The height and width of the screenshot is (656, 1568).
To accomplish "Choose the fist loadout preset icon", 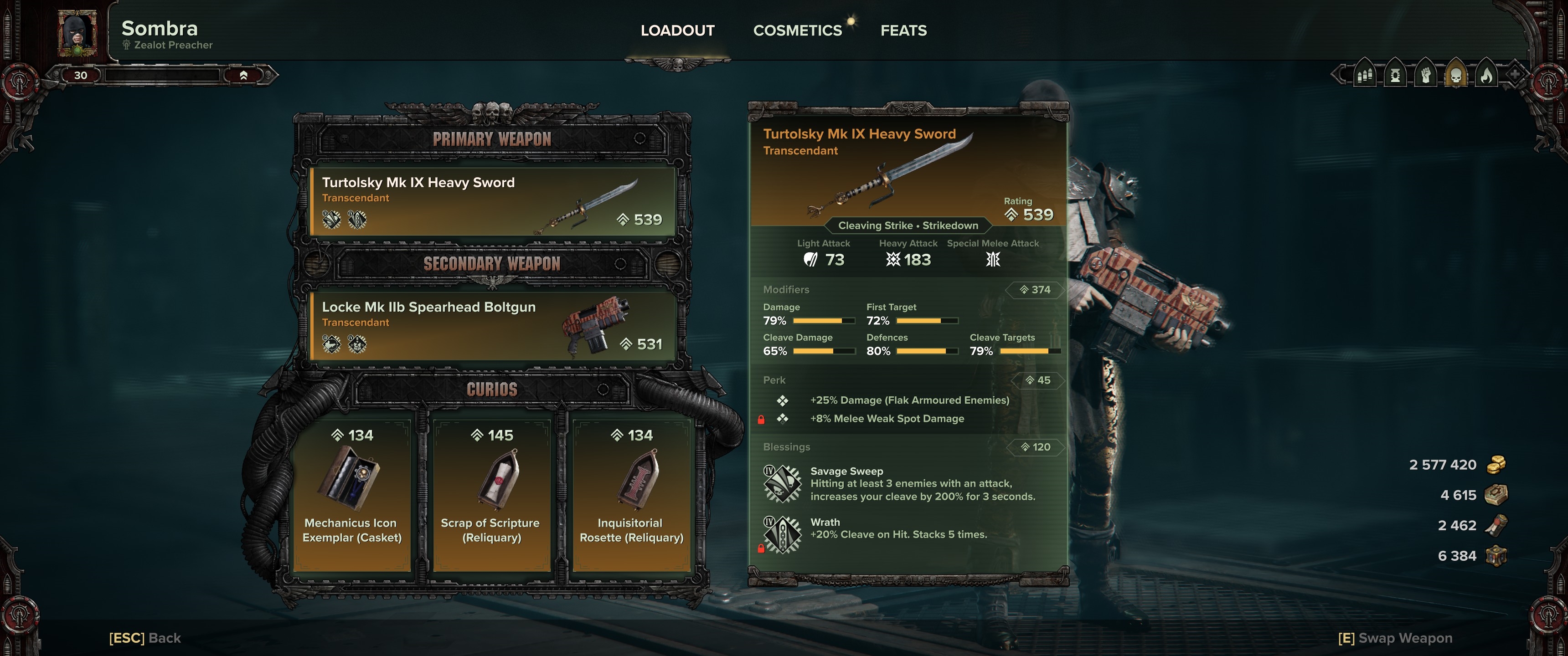I will tap(1426, 76).
